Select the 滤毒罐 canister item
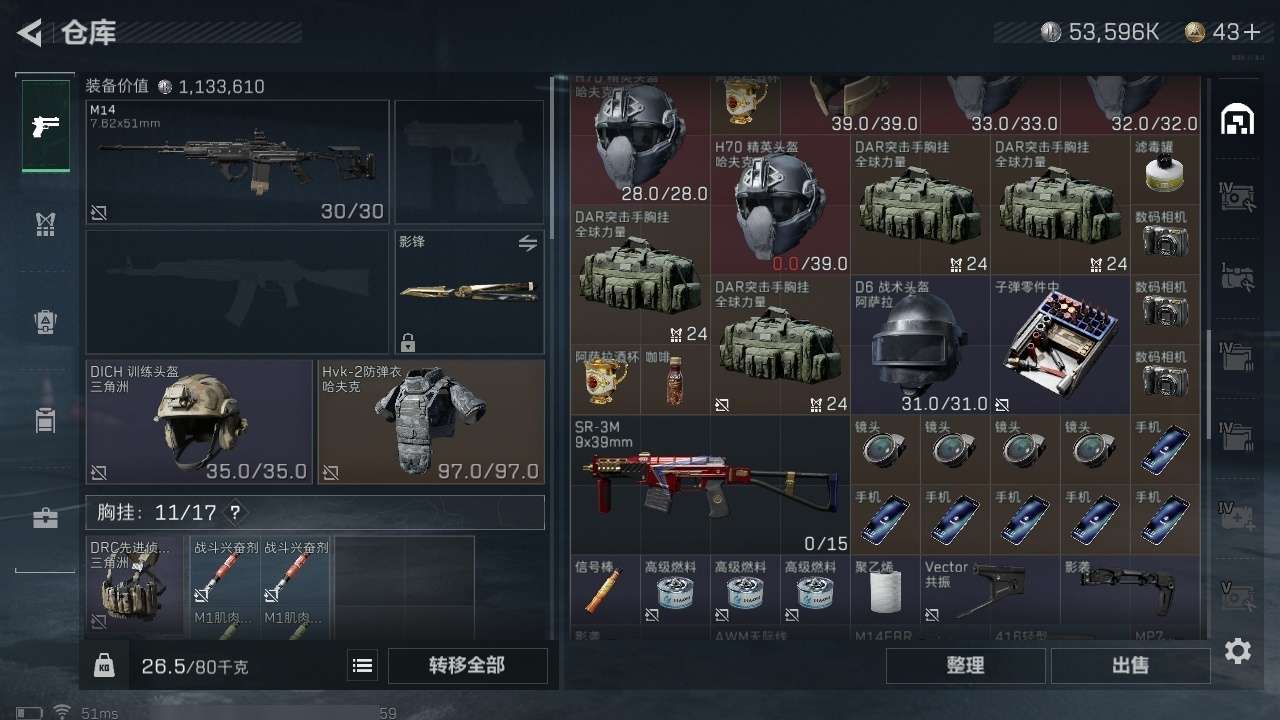This screenshot has width=1280, height=720. pyautogui.click(x=1164, y=170)
